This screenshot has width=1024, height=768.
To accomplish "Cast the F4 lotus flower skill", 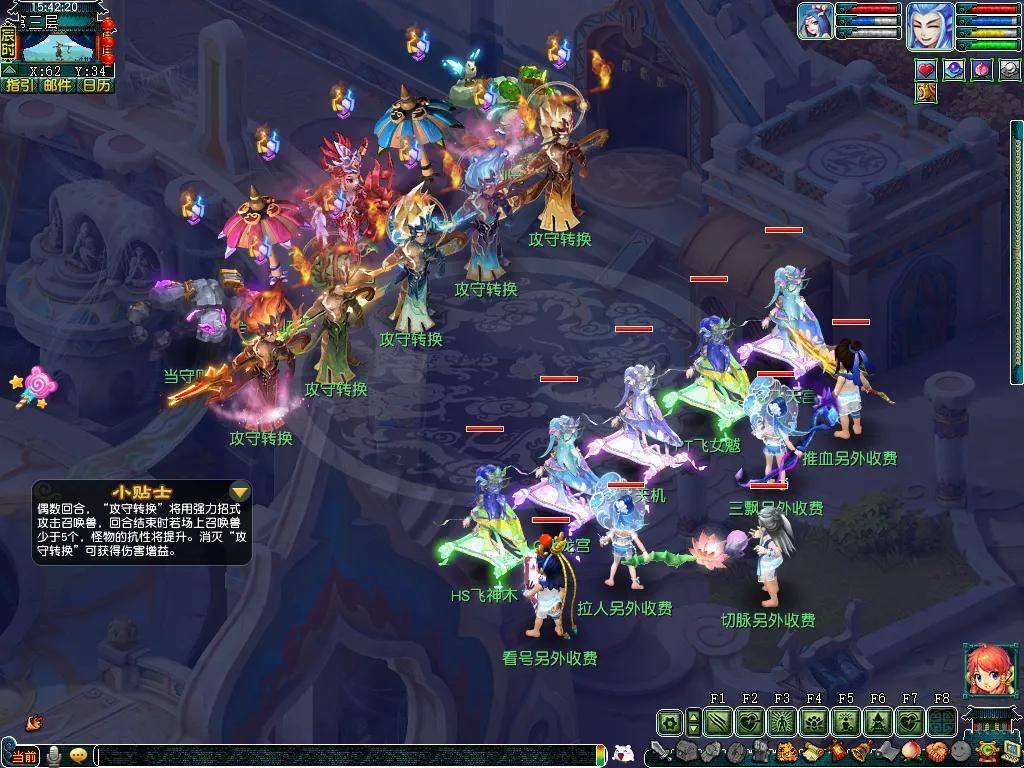I will 813,721.
